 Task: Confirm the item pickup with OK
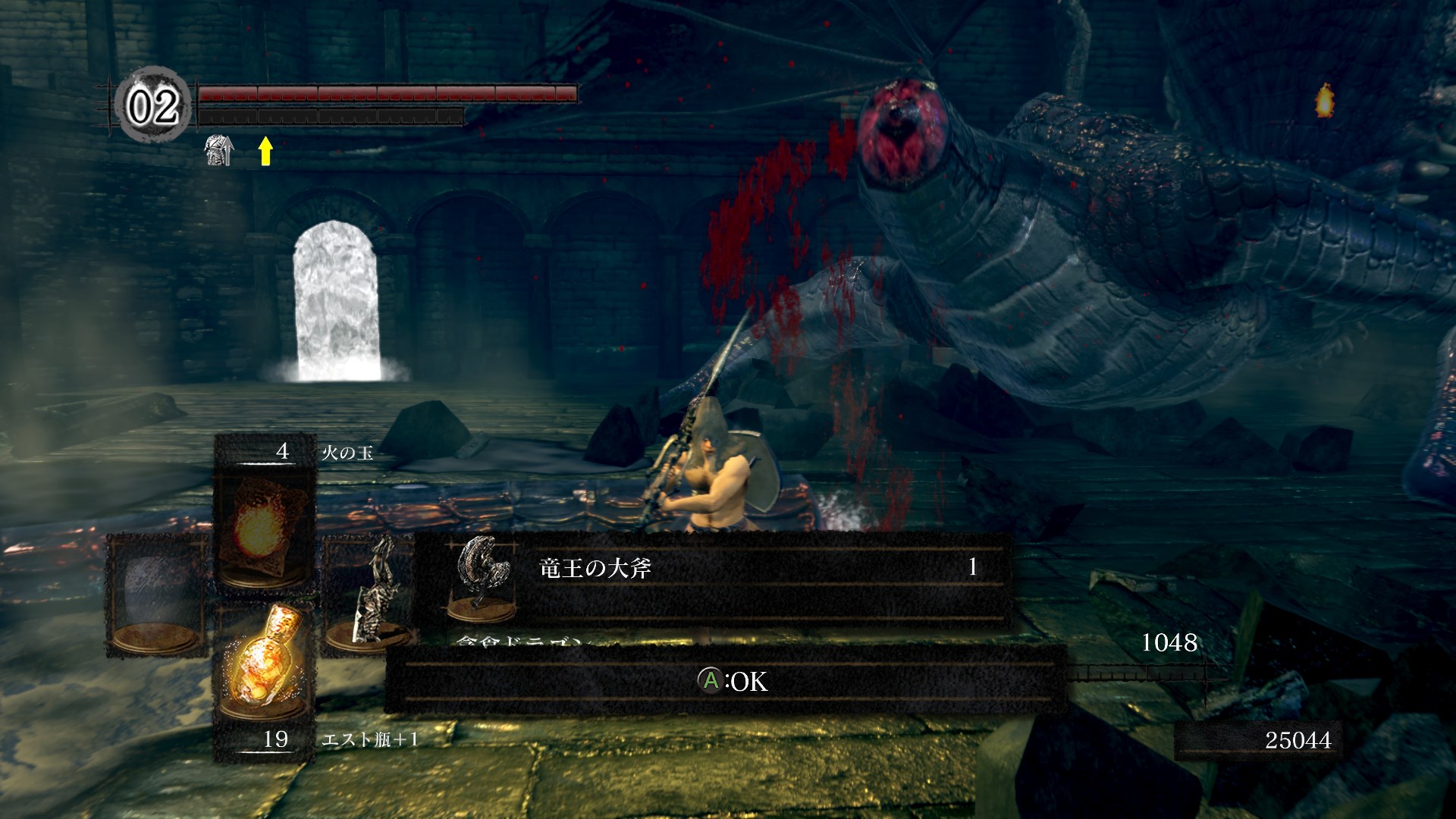click(732, 681)
